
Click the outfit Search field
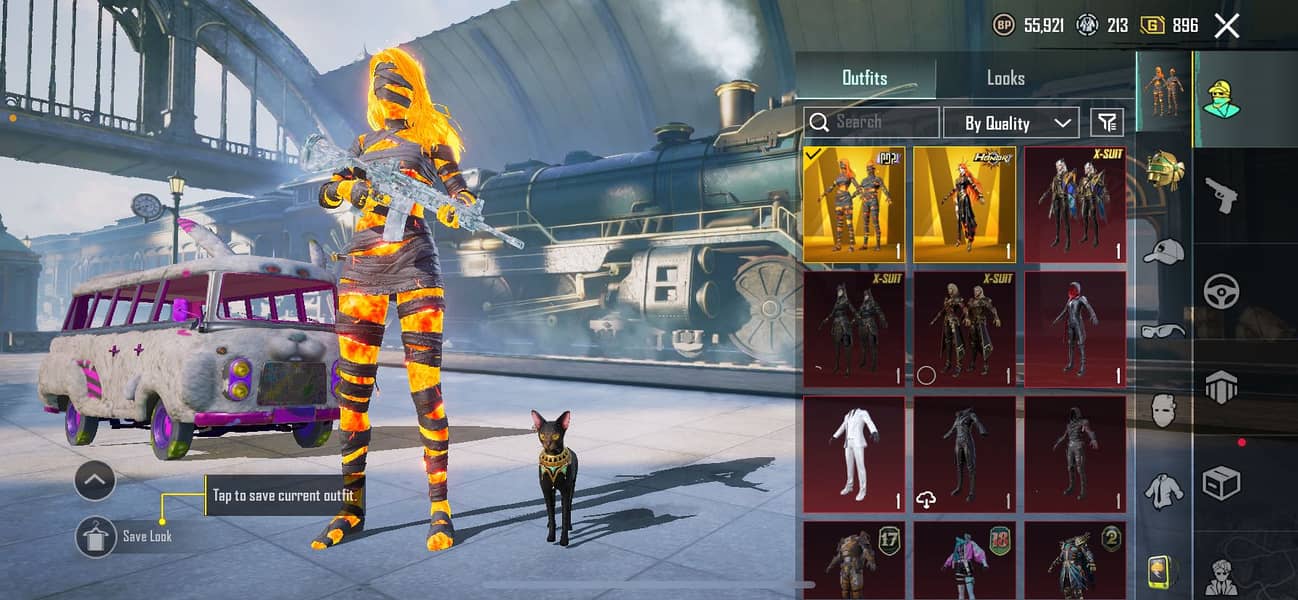871,122
